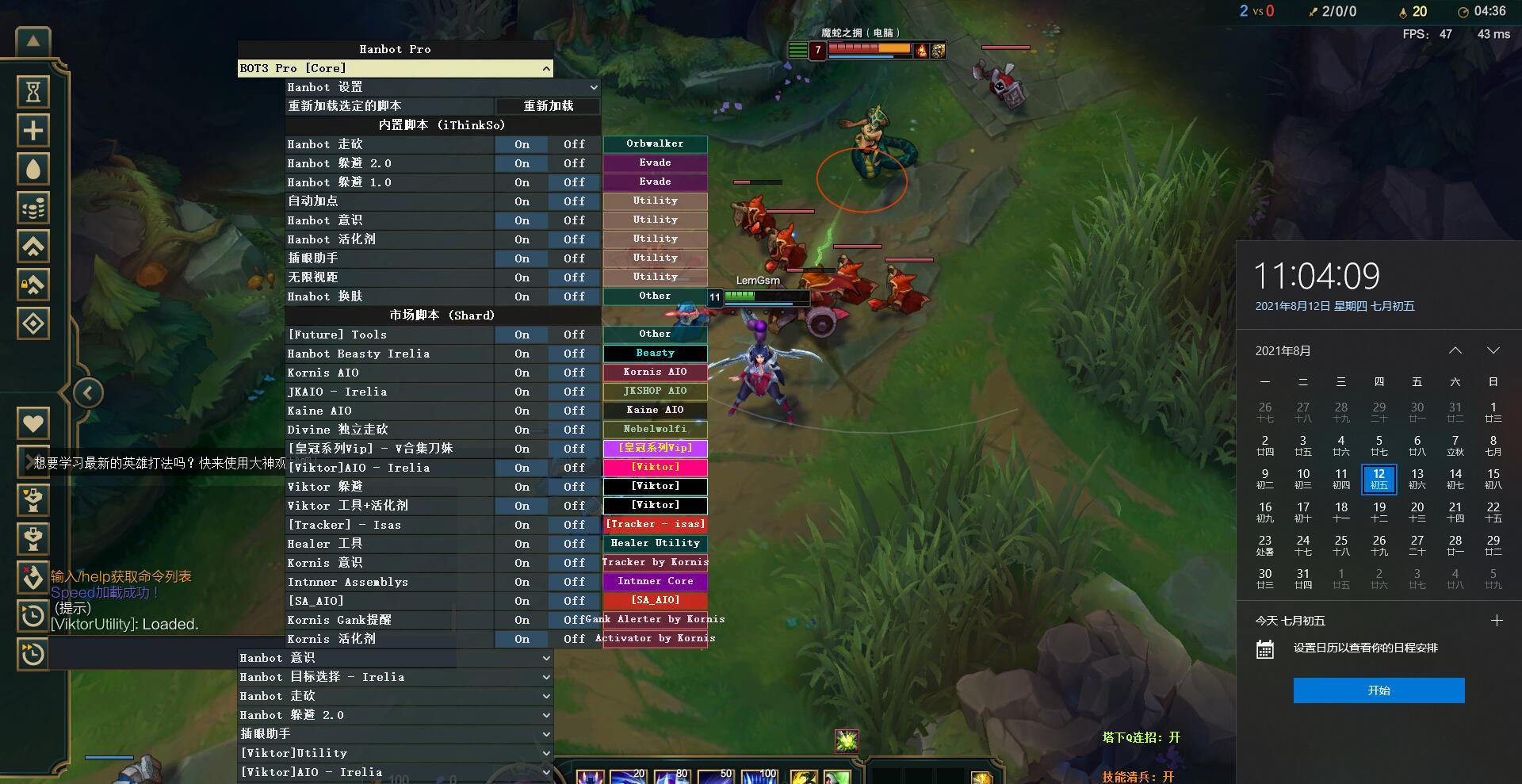Turn On the Hanbot 走砍 orbwalker script
1522x784 pixels.
522,144
